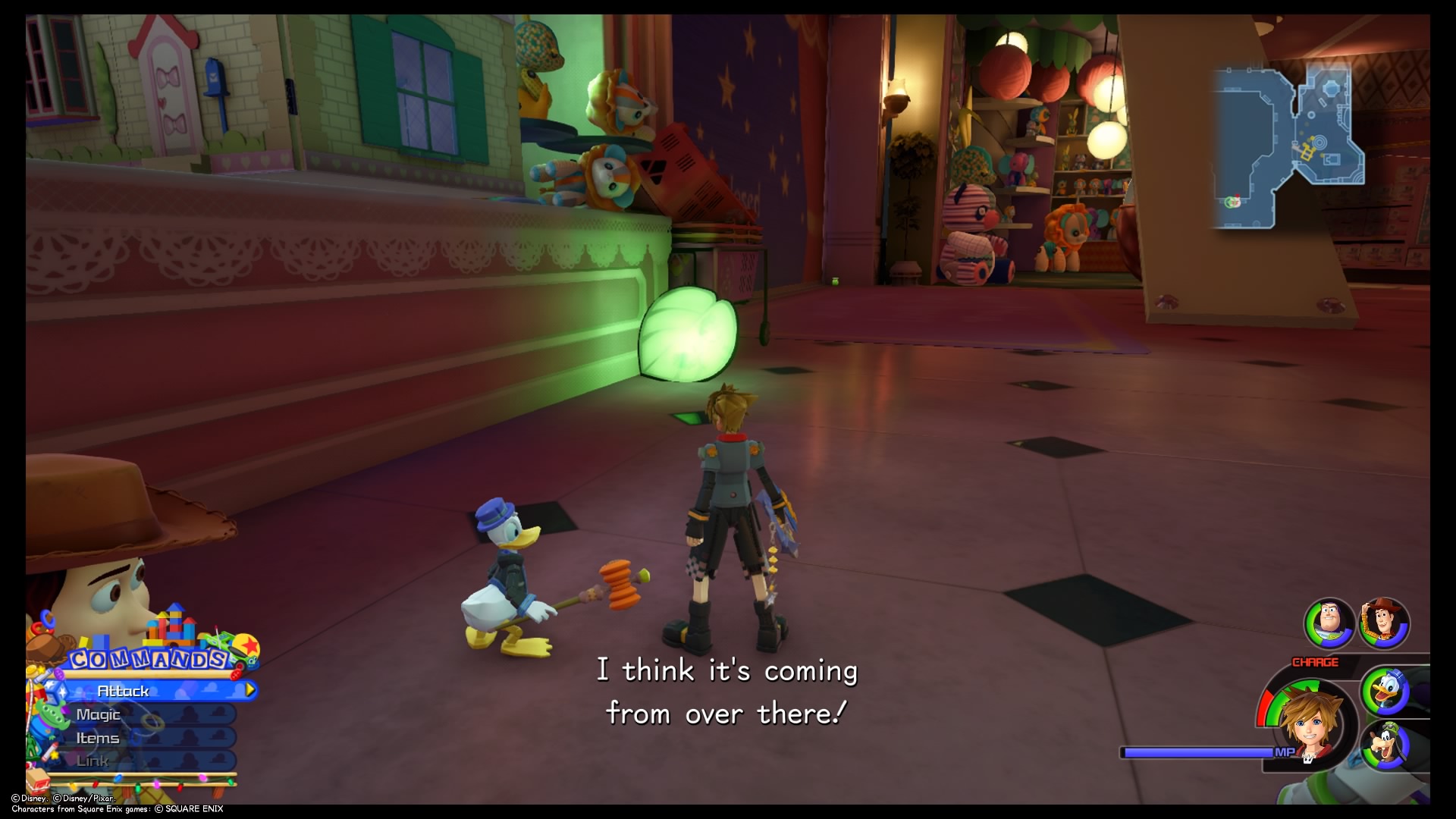Expand the Attack submenu via its arrow
This screenshot has width=1456, height=819.
(250, 690)
